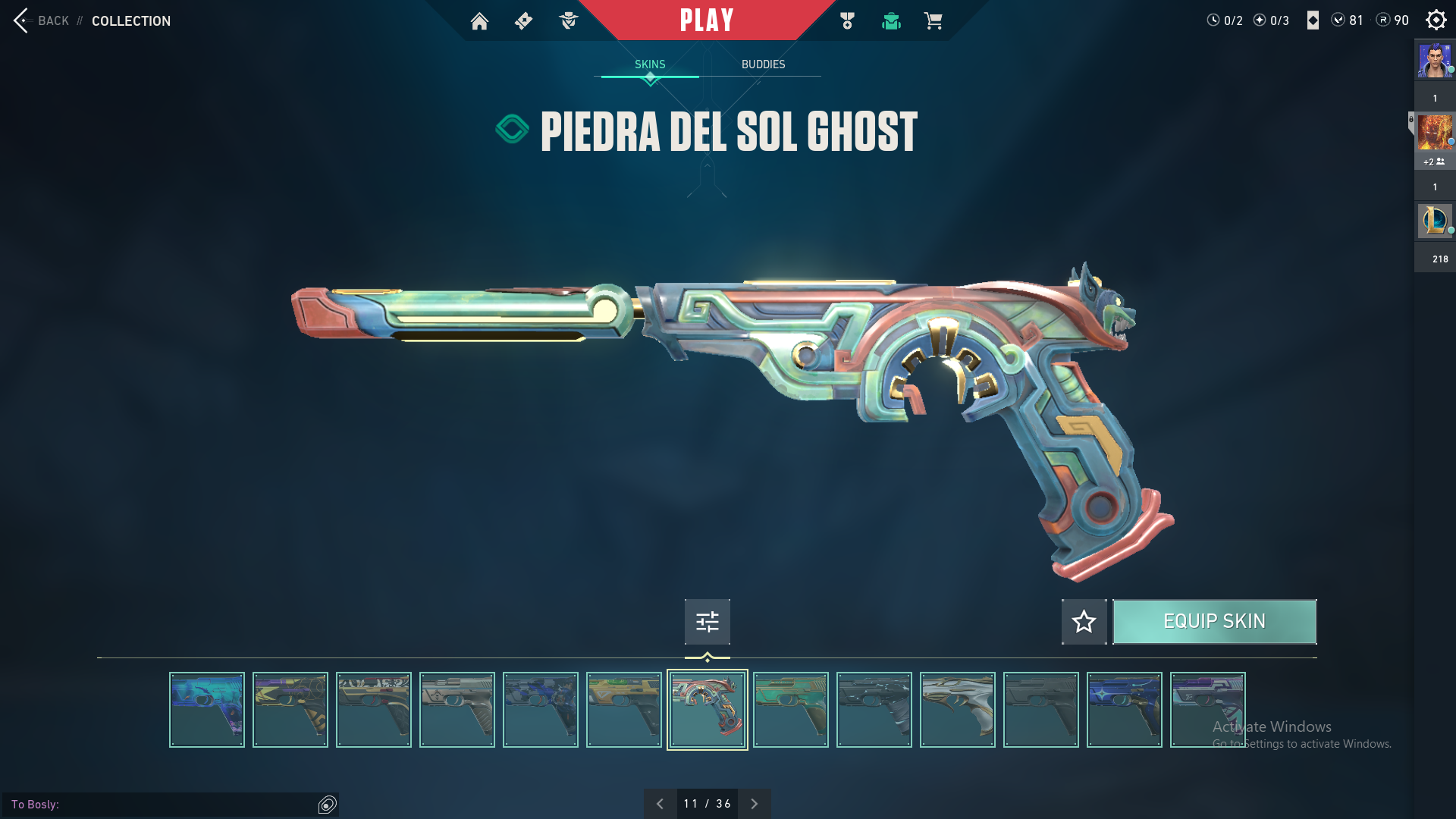Screen dimensions: 1456x819
Task: Click the chat input field
Action: pos(182,804)
